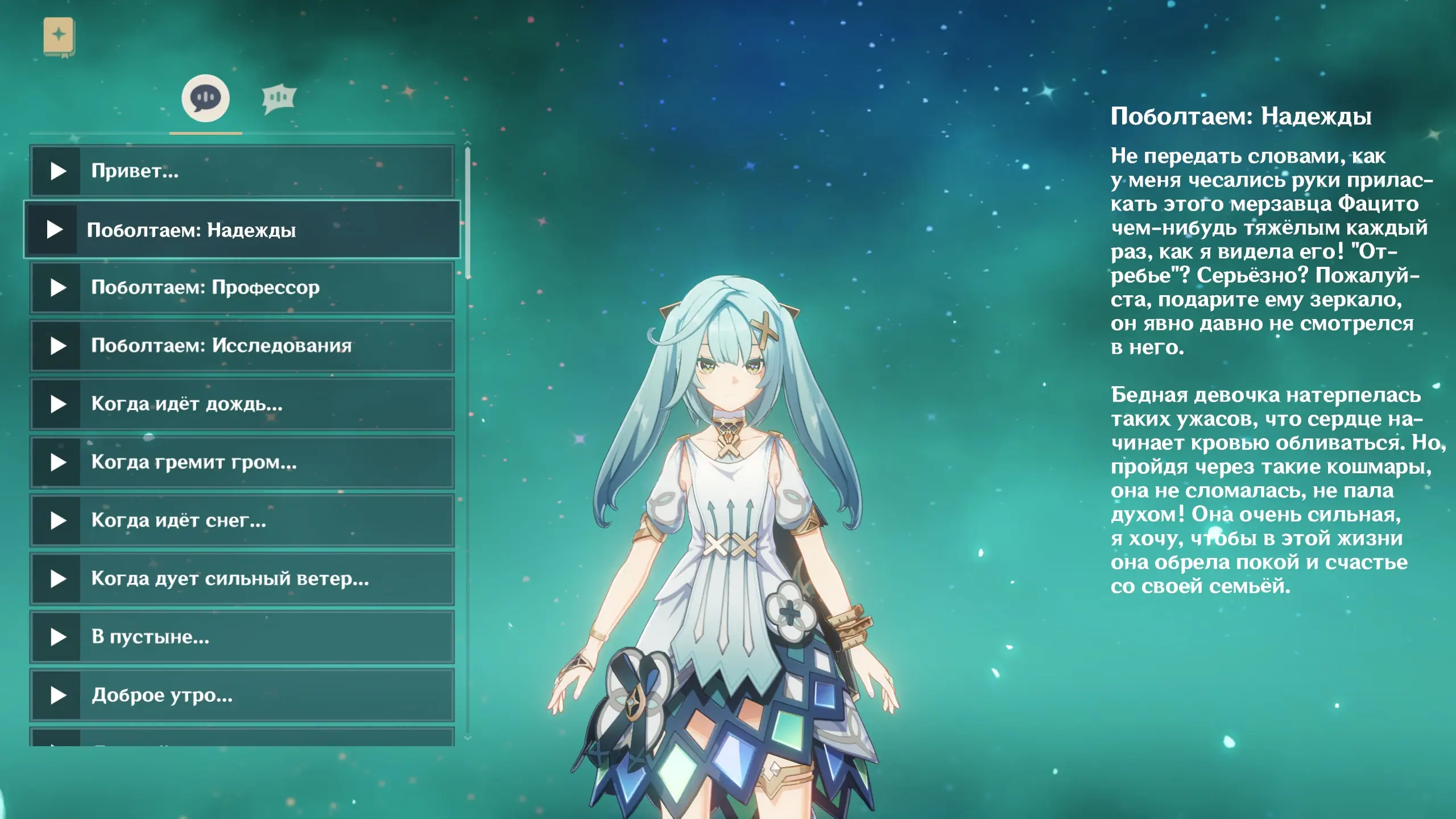Open "Поболтаем: Исследования" voice line

[242, 346]
